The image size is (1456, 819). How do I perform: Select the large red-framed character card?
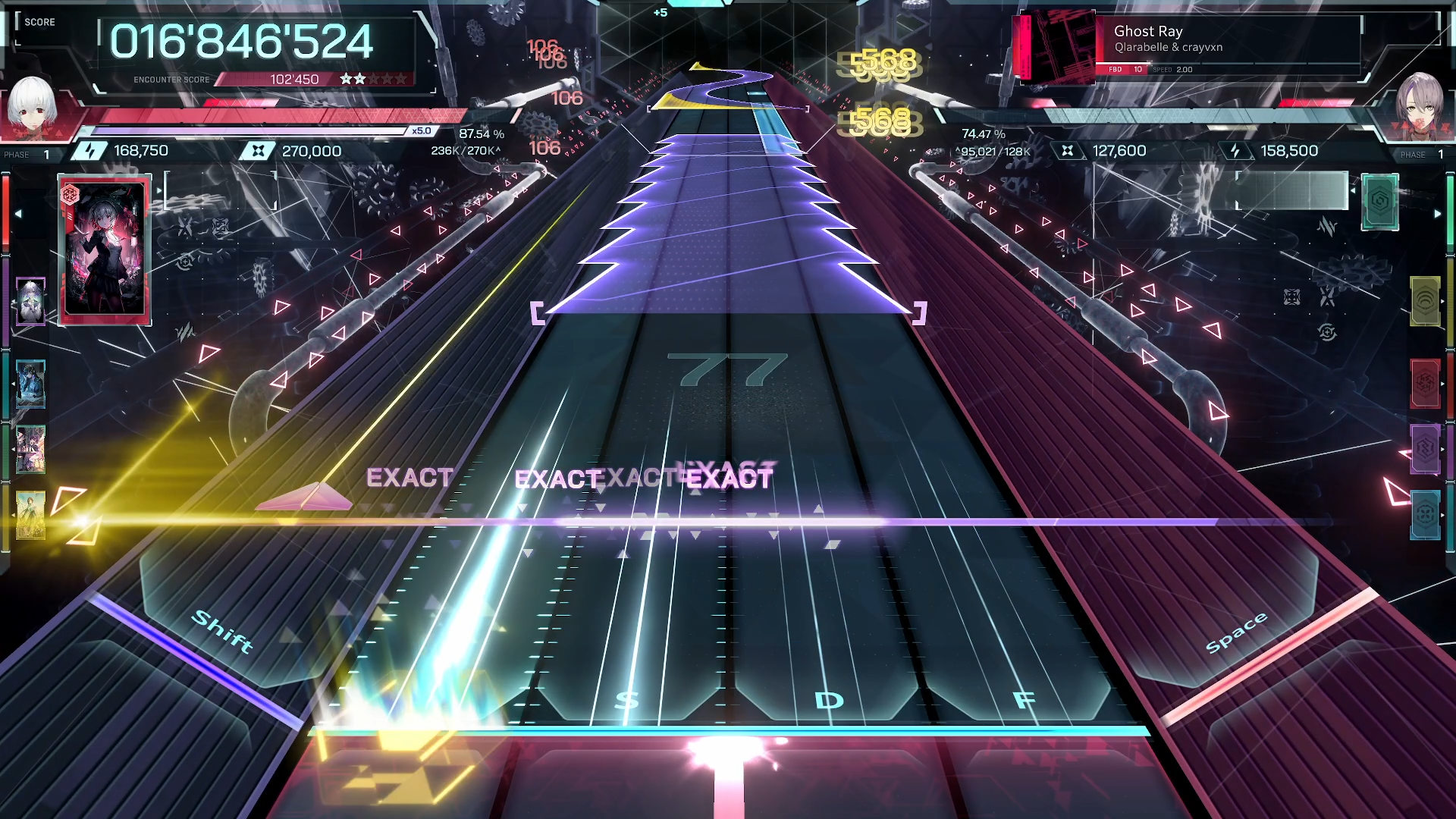pyautogui.click(x=105, y=249)
